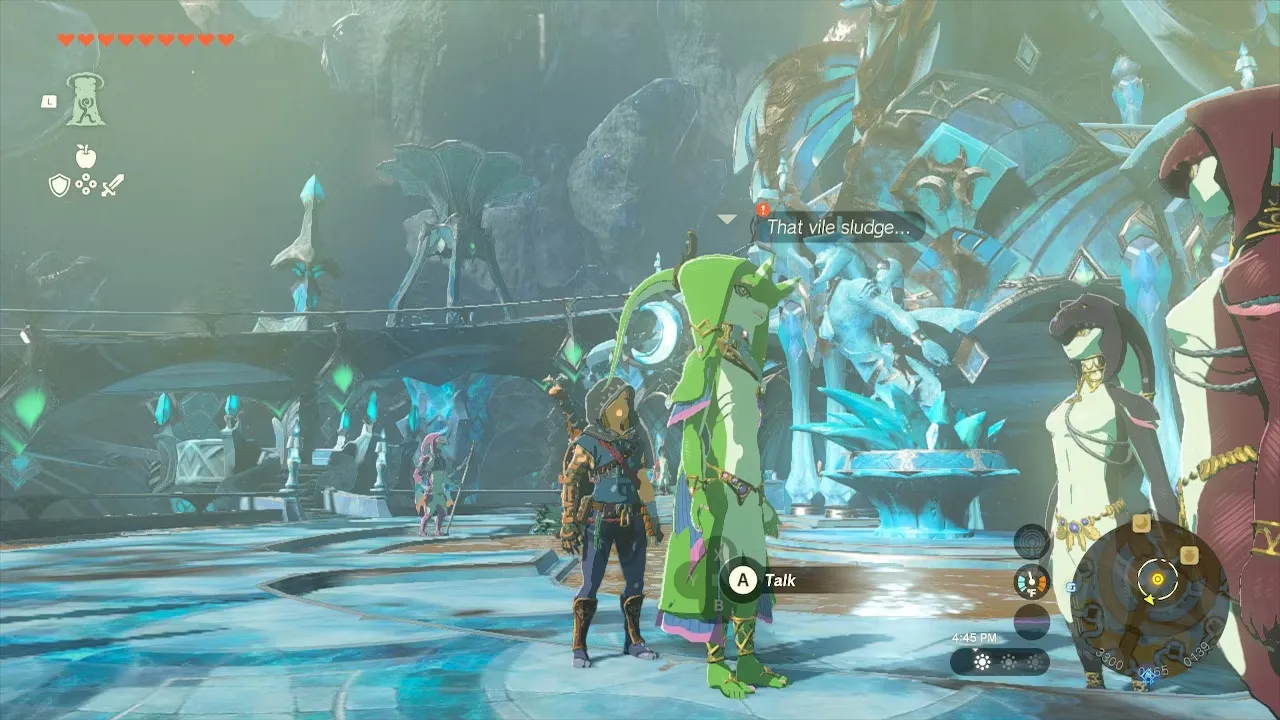Viewport: 1280px width, 720px height.
Task: Click the blue shrine marker at the minimap's bottom edge
Action: [x=1149, y=673]
